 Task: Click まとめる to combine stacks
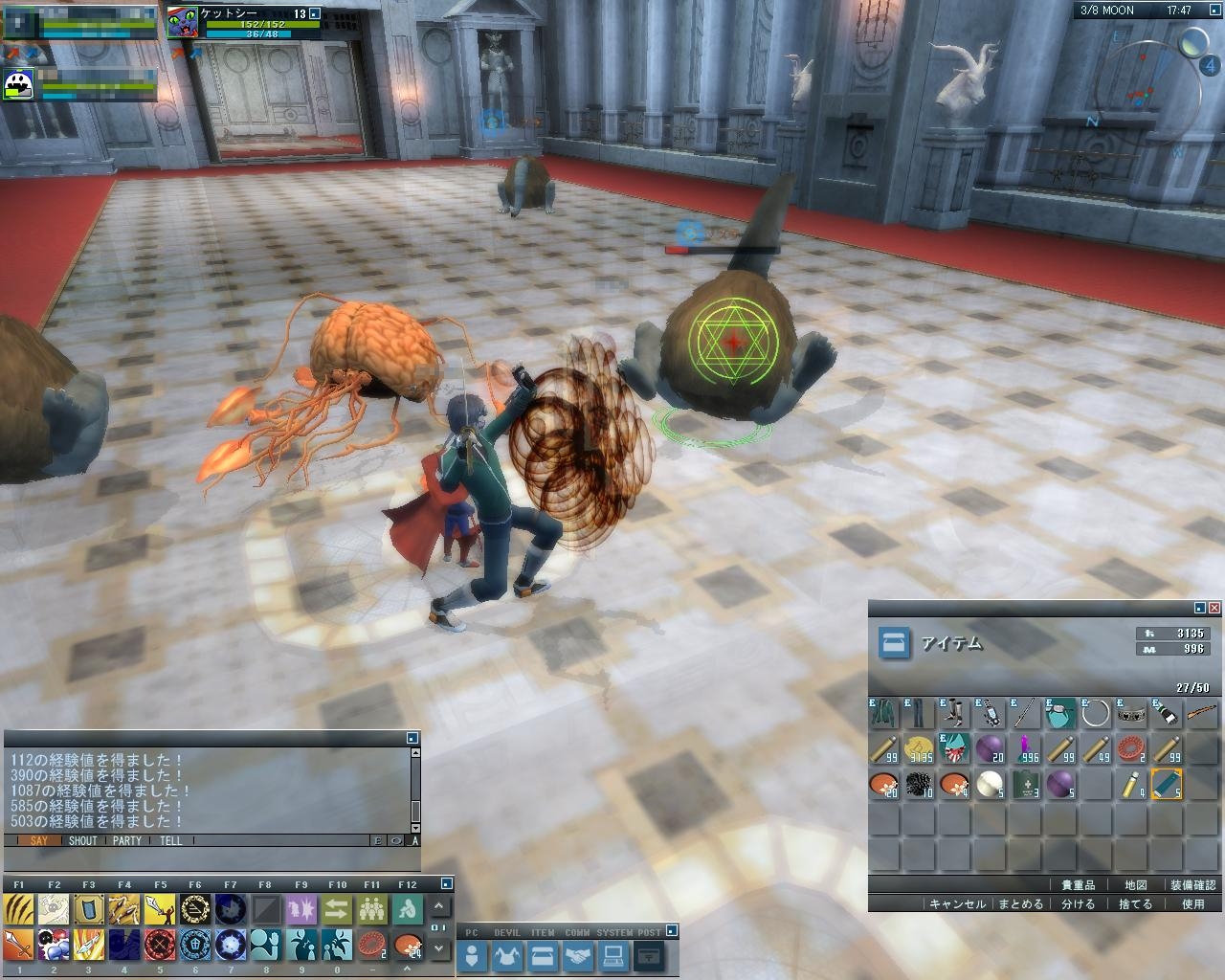[x=1020, y=903]
